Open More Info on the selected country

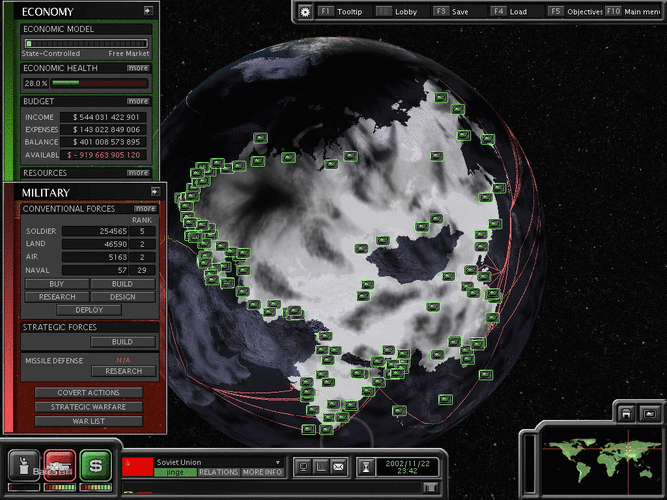coord(260,472)
